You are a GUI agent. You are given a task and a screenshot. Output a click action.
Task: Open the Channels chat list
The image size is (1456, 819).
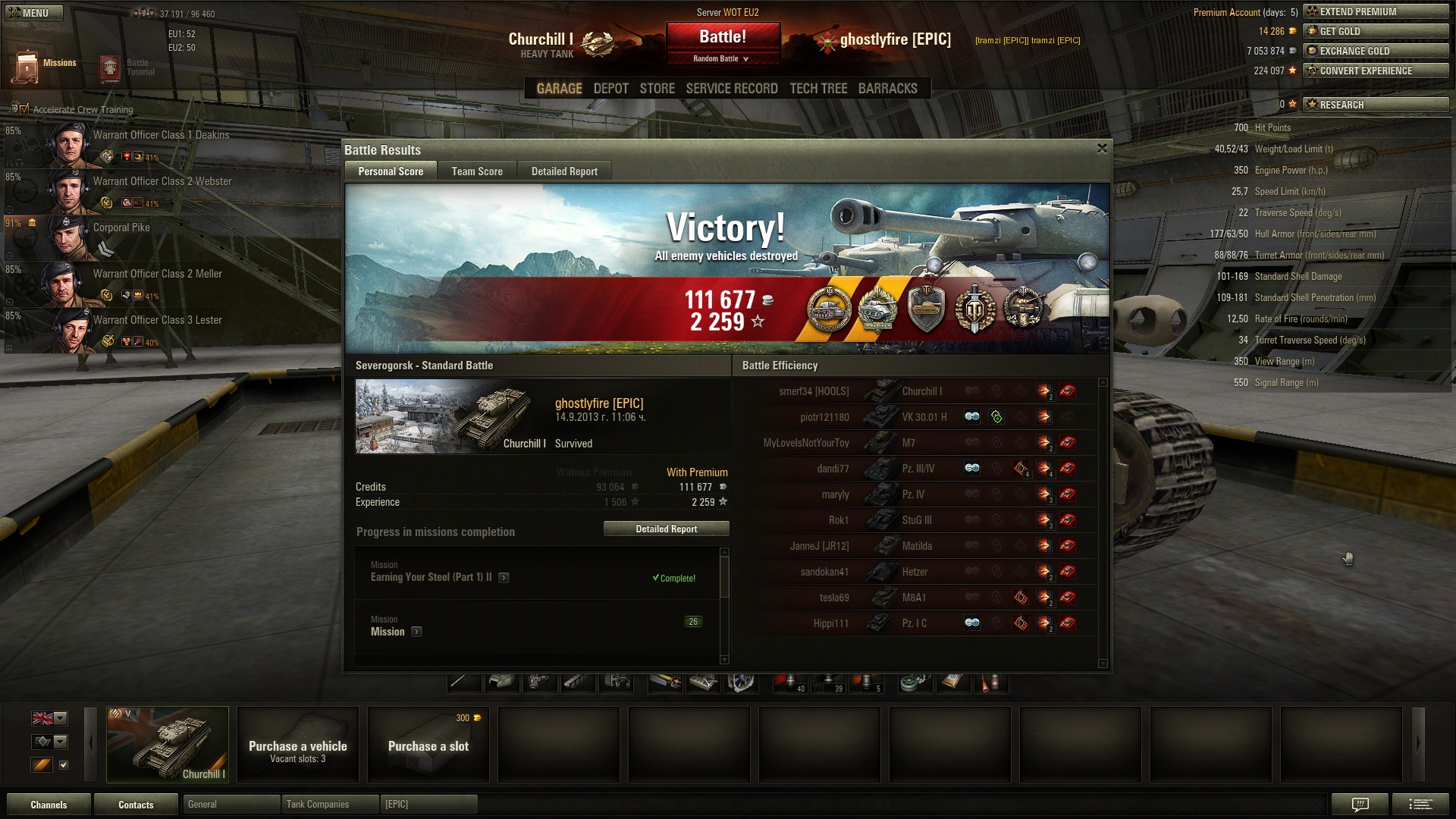[x=49, y=805]
